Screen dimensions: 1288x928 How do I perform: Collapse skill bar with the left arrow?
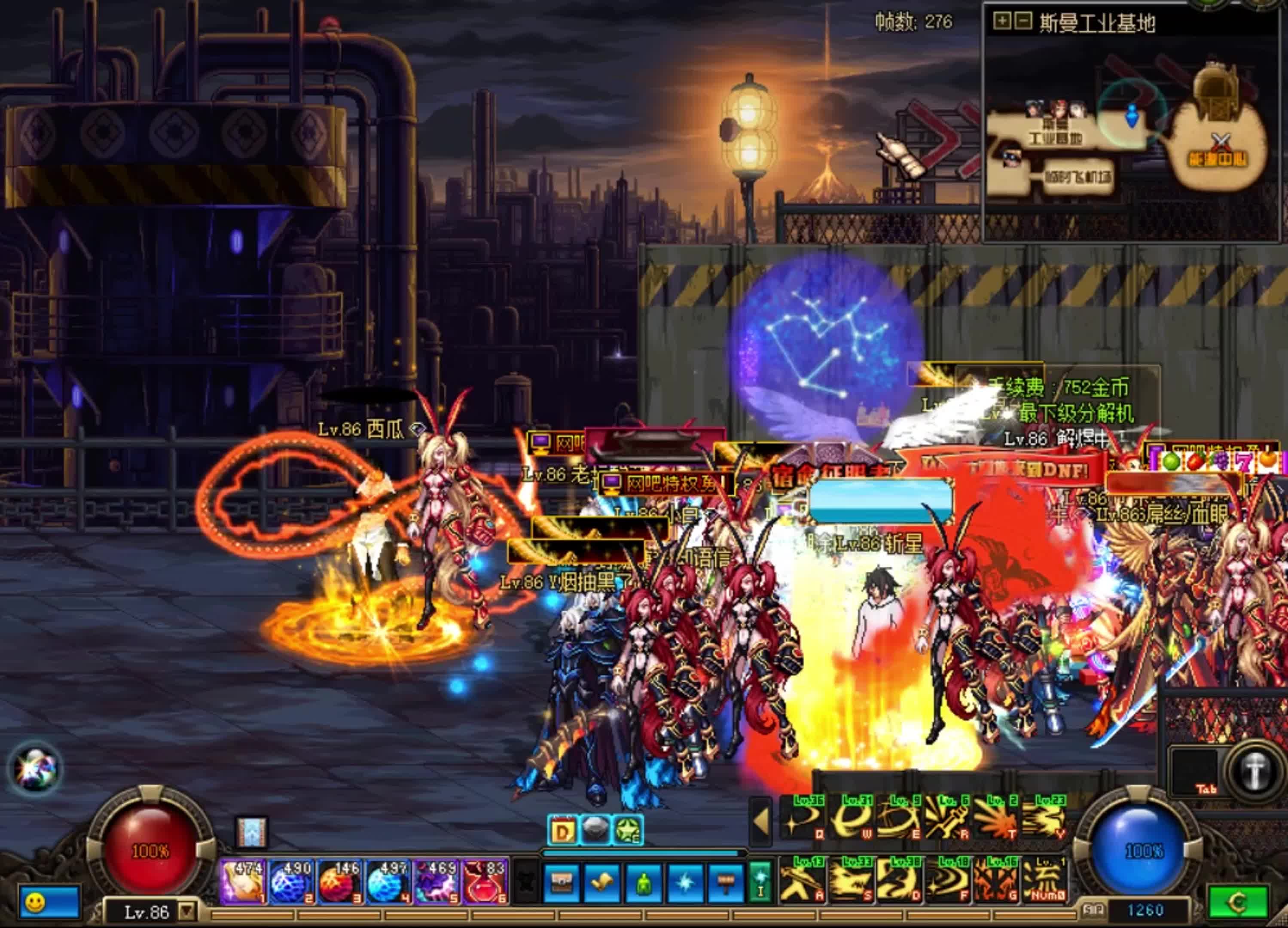pos(761,821)
